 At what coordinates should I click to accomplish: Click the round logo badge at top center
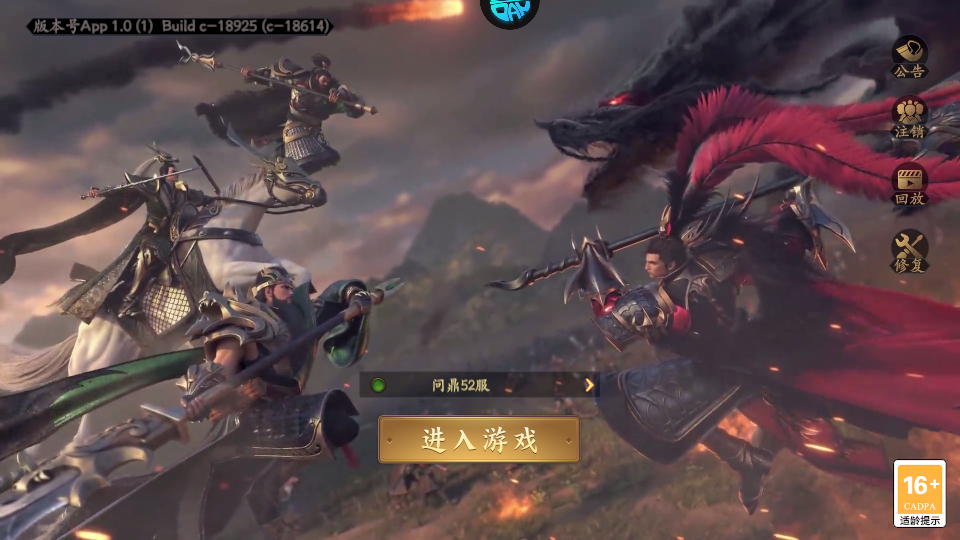[x=509, y=12]
